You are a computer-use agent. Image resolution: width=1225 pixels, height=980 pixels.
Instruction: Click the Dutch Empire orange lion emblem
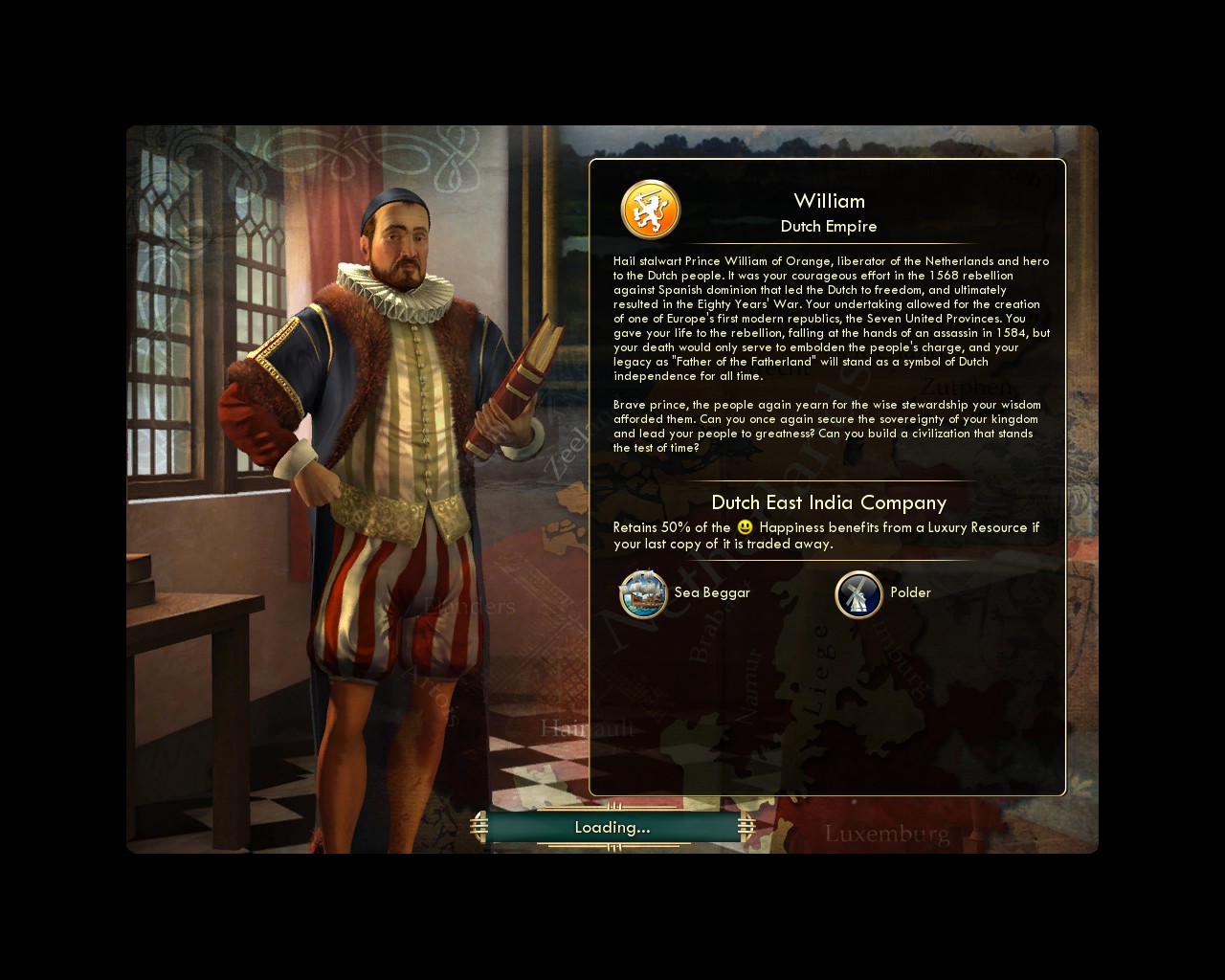651,210
